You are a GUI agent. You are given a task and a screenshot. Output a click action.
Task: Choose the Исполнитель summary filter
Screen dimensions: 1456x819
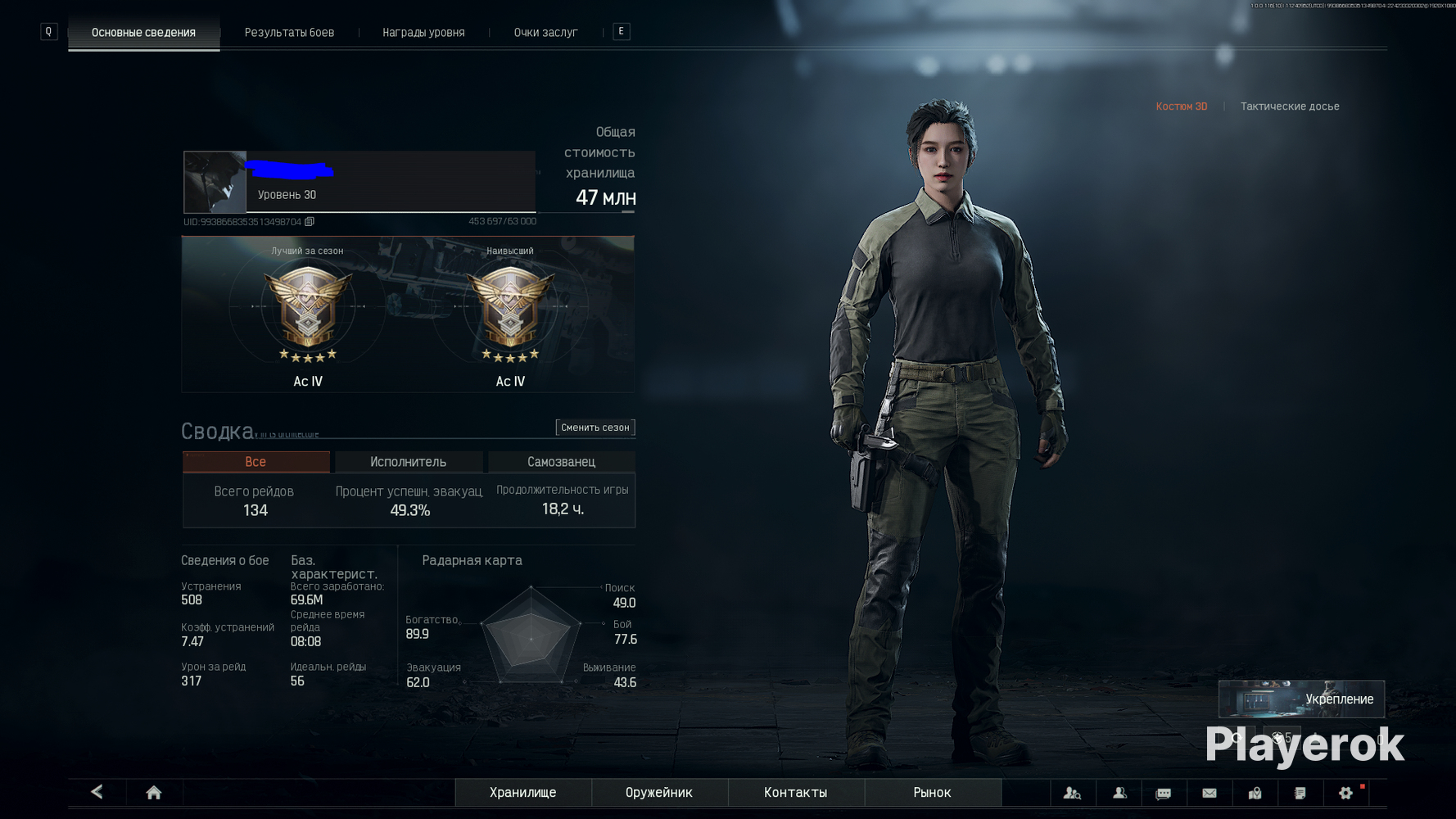pos(408,462)
